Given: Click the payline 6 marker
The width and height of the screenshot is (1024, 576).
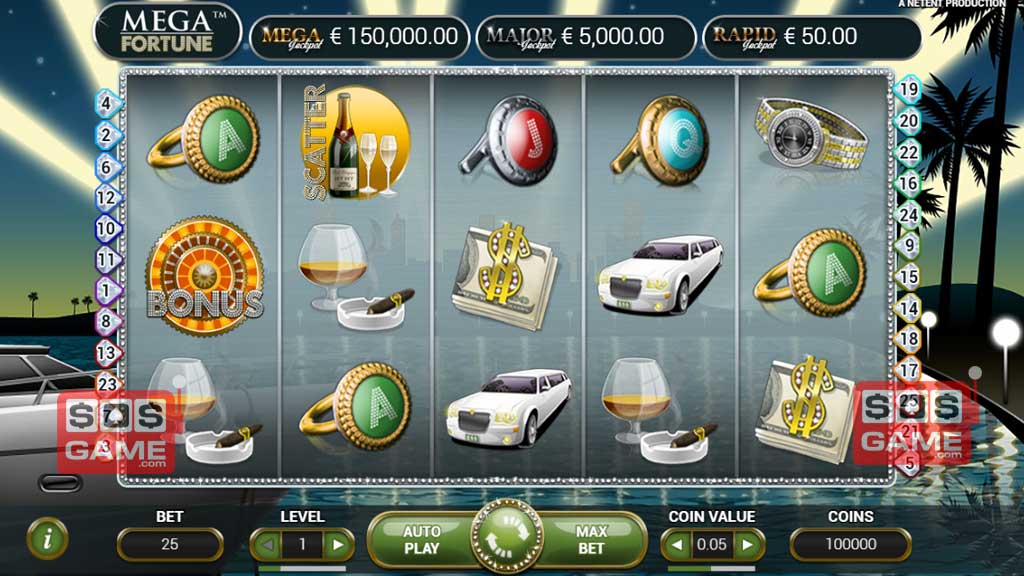Looking at the screenshot, I should point(107,167).
